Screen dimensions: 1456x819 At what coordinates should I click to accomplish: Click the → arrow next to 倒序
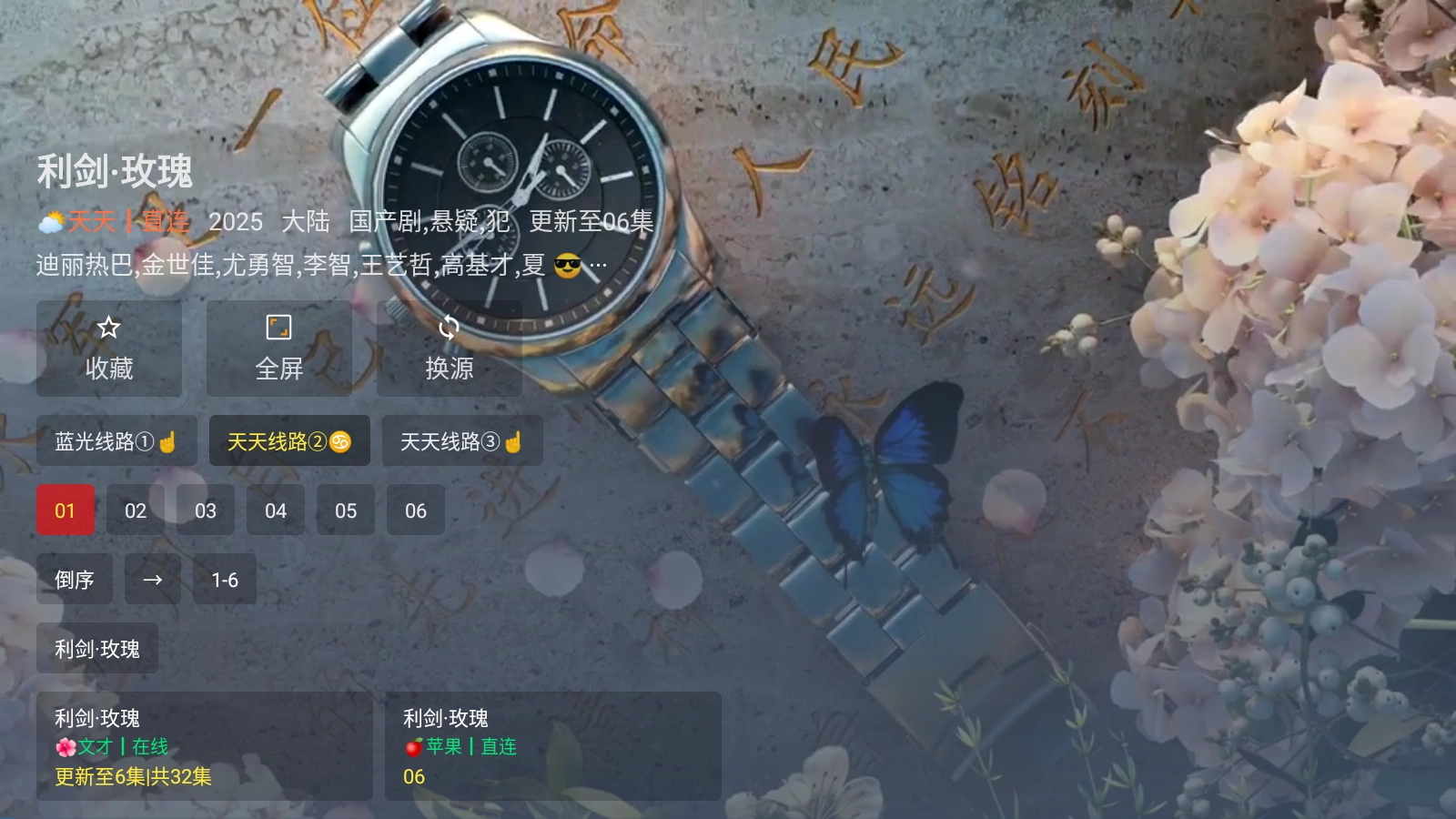152,580
